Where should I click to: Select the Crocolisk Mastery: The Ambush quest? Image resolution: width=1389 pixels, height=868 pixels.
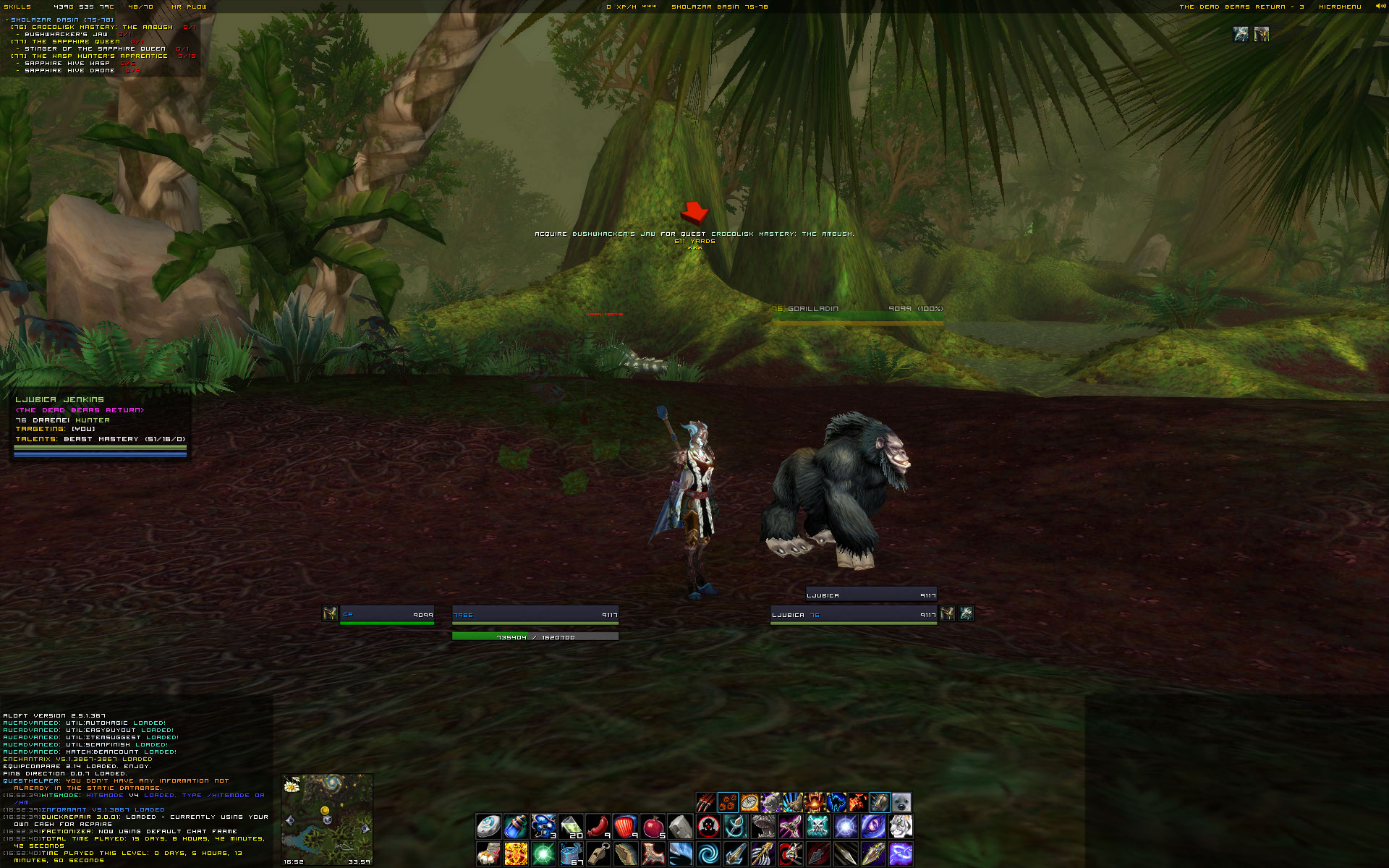coord(102,27)
